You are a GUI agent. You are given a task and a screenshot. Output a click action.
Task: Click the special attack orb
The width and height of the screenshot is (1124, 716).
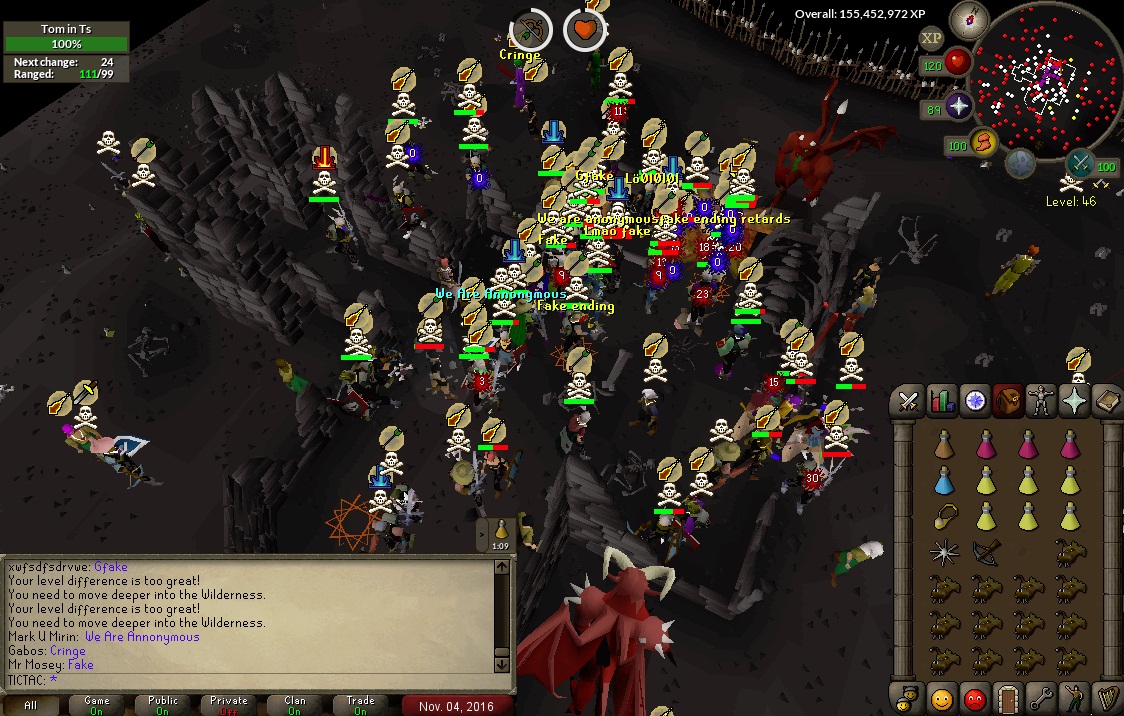[1080, 163]
